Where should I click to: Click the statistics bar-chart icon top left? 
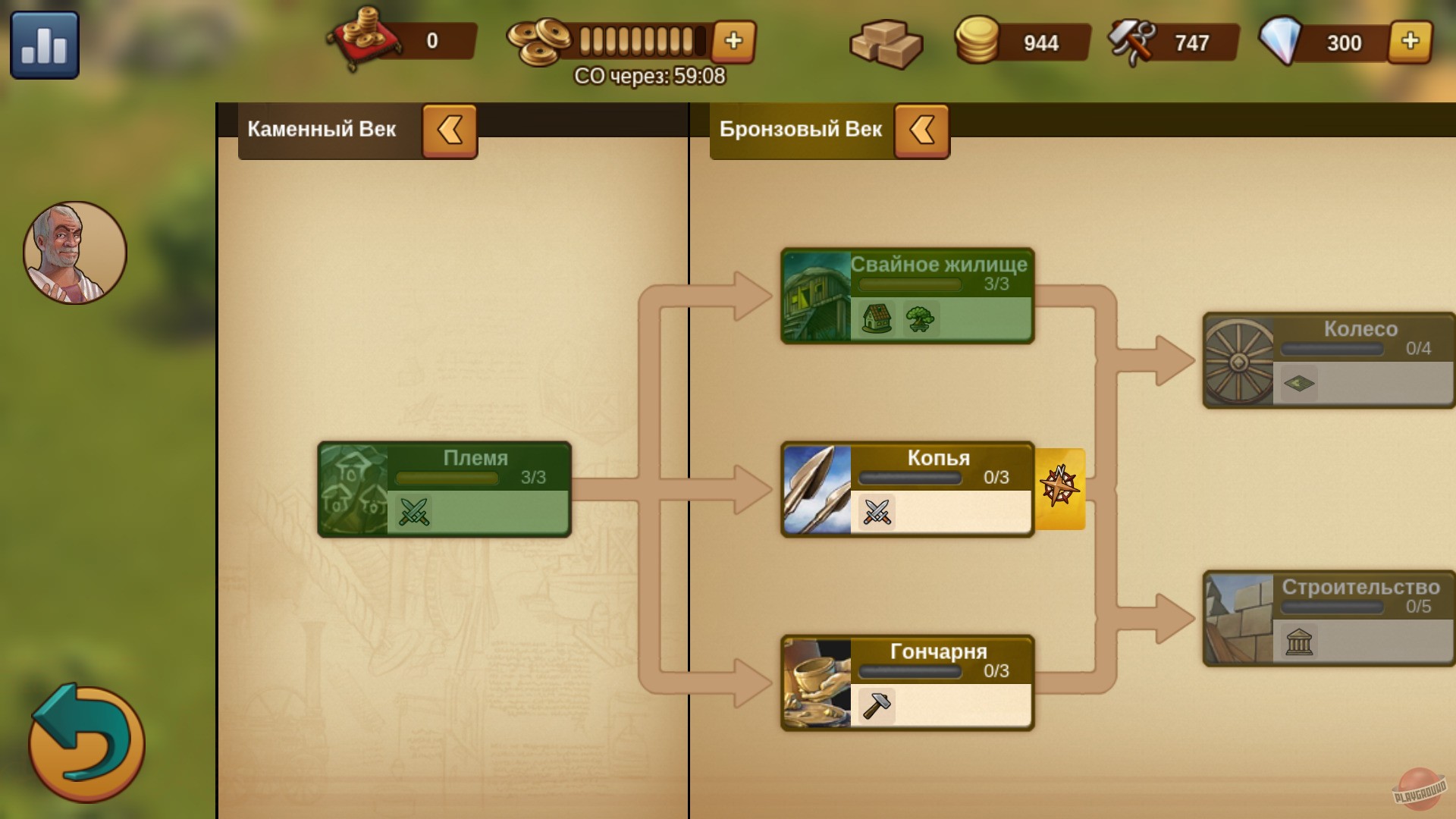click(45, 45)
